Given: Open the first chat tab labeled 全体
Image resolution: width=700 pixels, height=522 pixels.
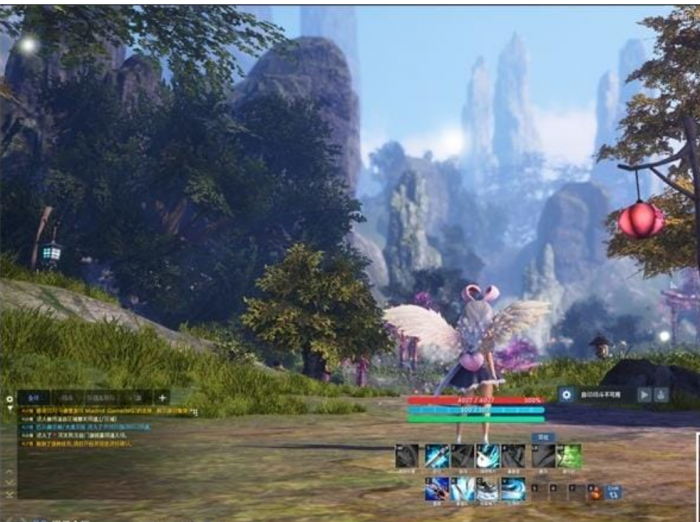Looking at the screenshot, I should tap(32, 397).
